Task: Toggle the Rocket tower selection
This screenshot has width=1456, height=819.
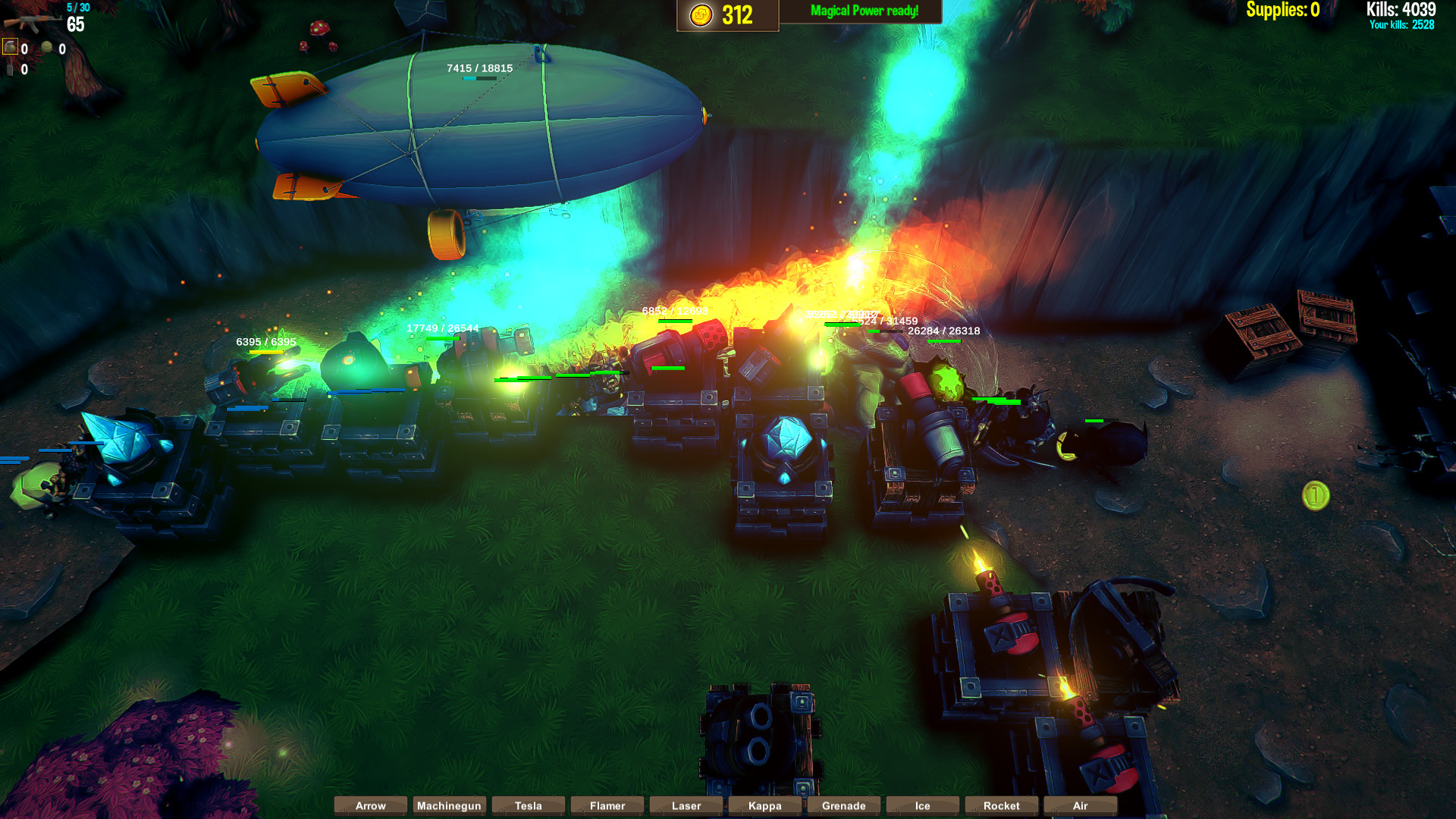Action: tap(1001, 805)
